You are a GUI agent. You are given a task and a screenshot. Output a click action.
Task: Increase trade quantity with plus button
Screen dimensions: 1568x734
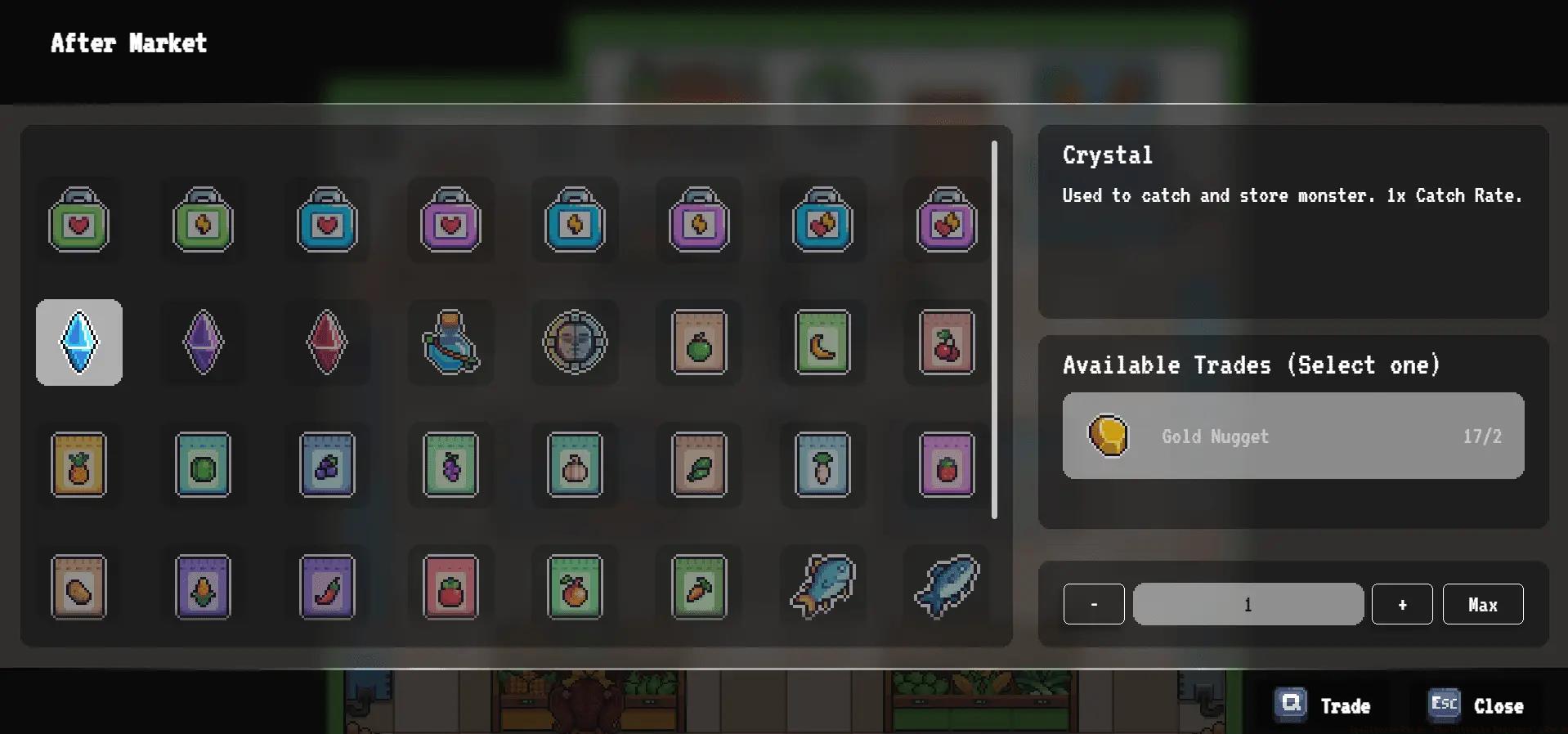1402,604
